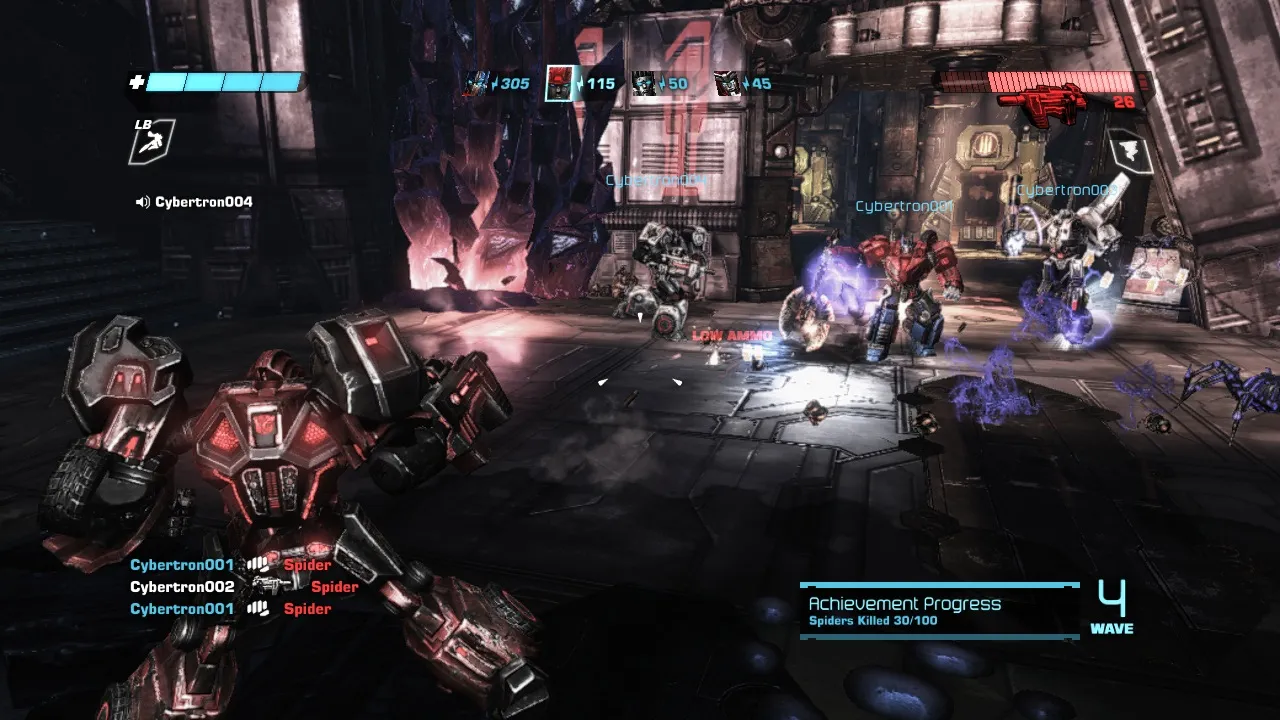Screen dimensions: 1280x720
Task: Click the speaker icon beside Cybertron004
Action: 142,202
